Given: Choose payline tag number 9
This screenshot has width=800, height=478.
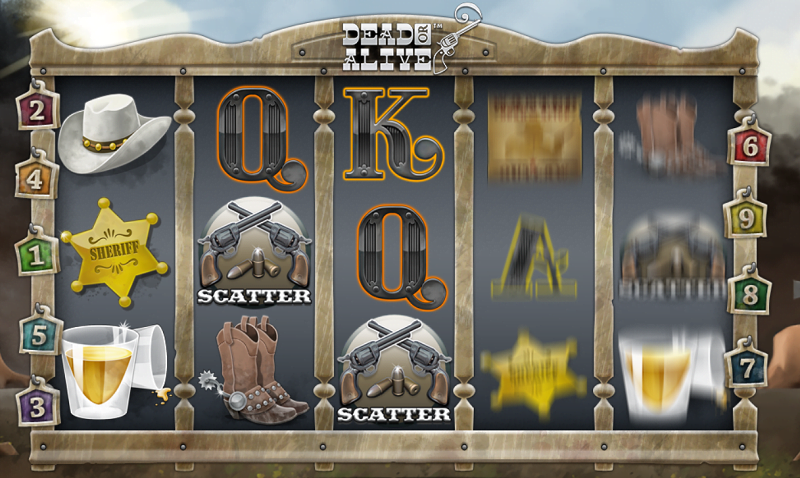Looking at the screenshot, I should click(750, 216).
